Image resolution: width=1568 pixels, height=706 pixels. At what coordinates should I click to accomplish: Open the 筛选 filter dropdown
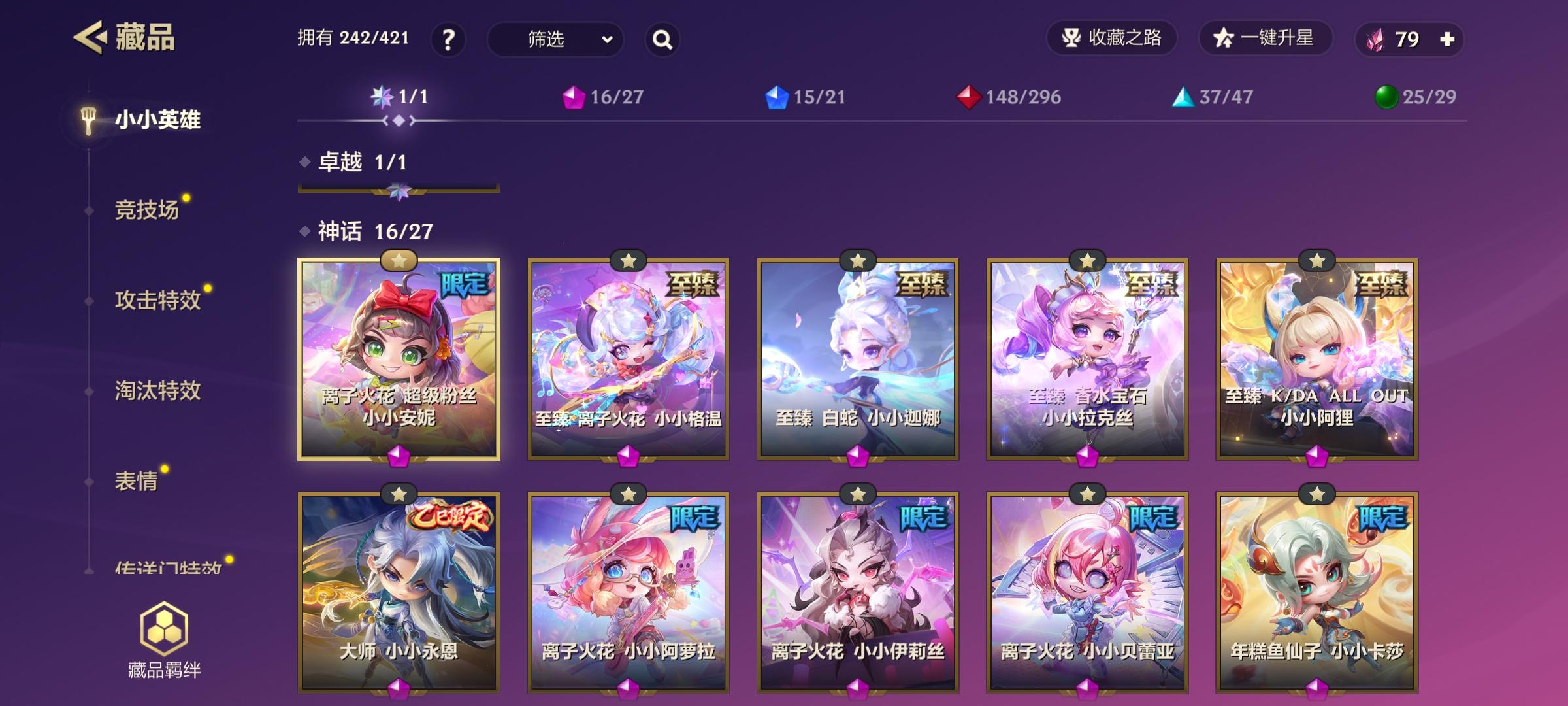555,41
